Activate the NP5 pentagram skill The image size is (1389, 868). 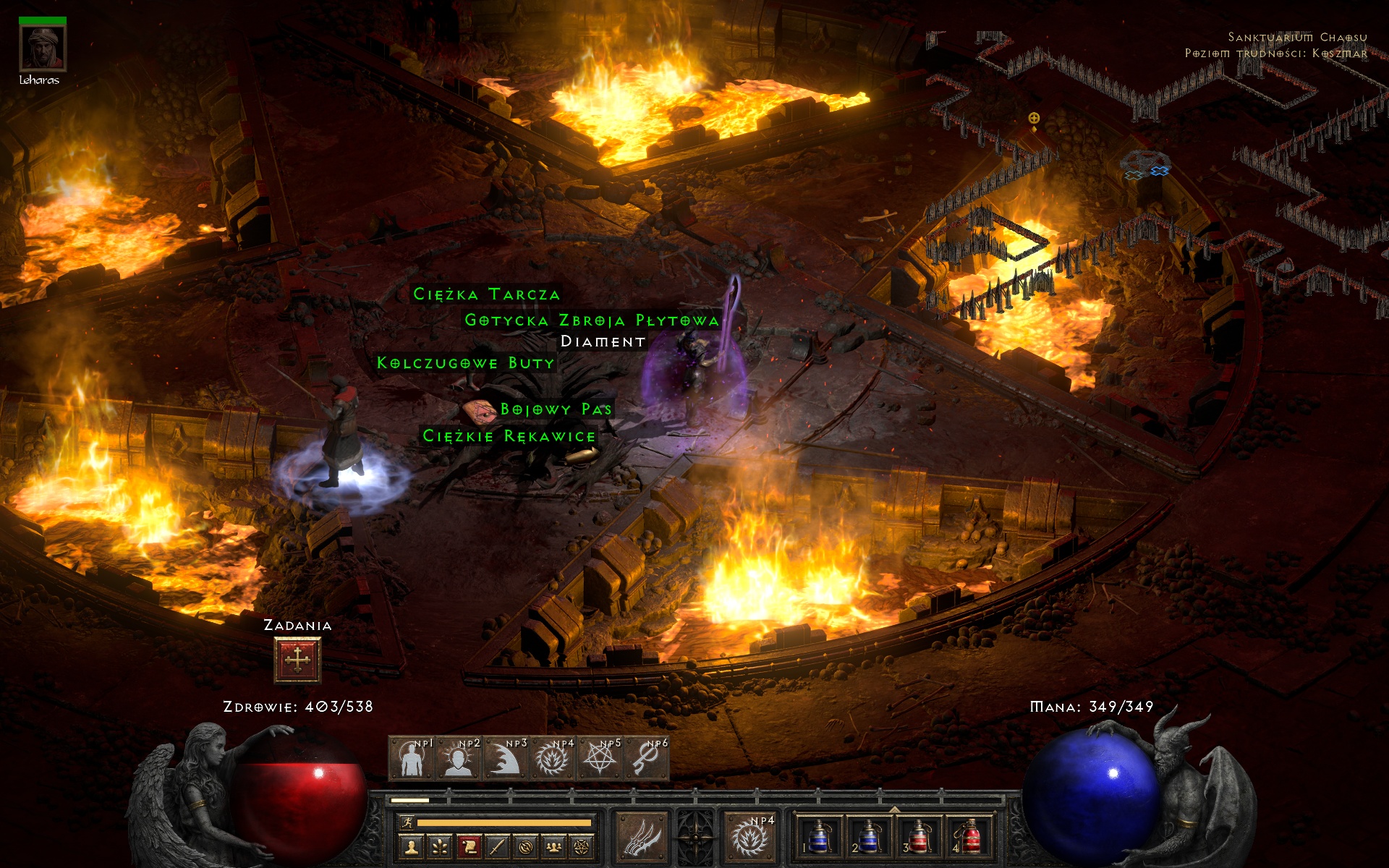pyautogui.click(x=600, y=759)
